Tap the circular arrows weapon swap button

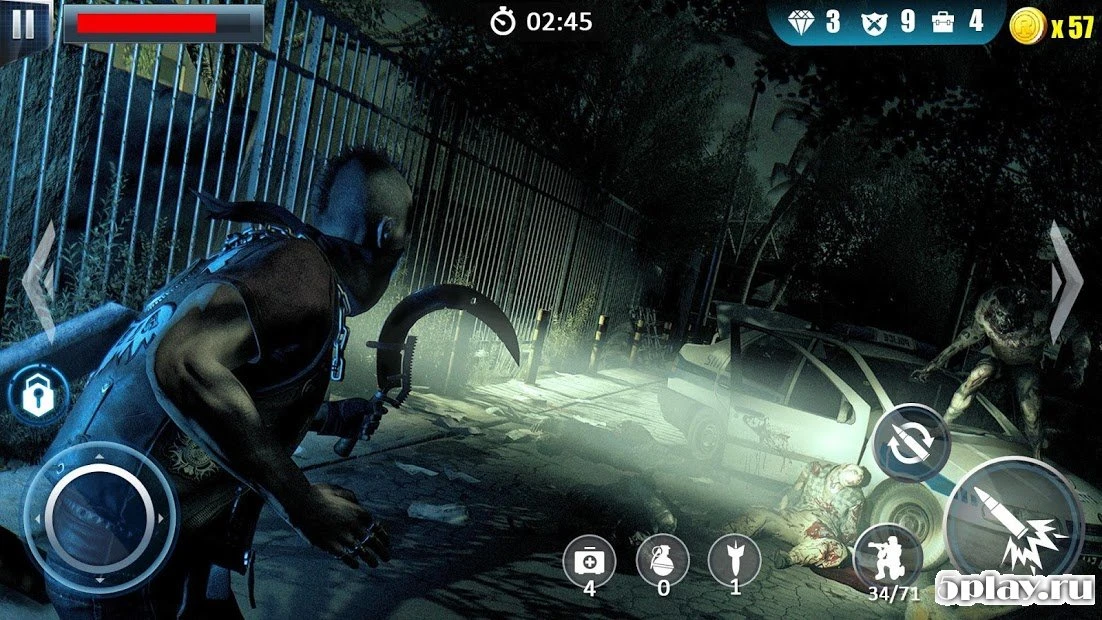point(910,442)
